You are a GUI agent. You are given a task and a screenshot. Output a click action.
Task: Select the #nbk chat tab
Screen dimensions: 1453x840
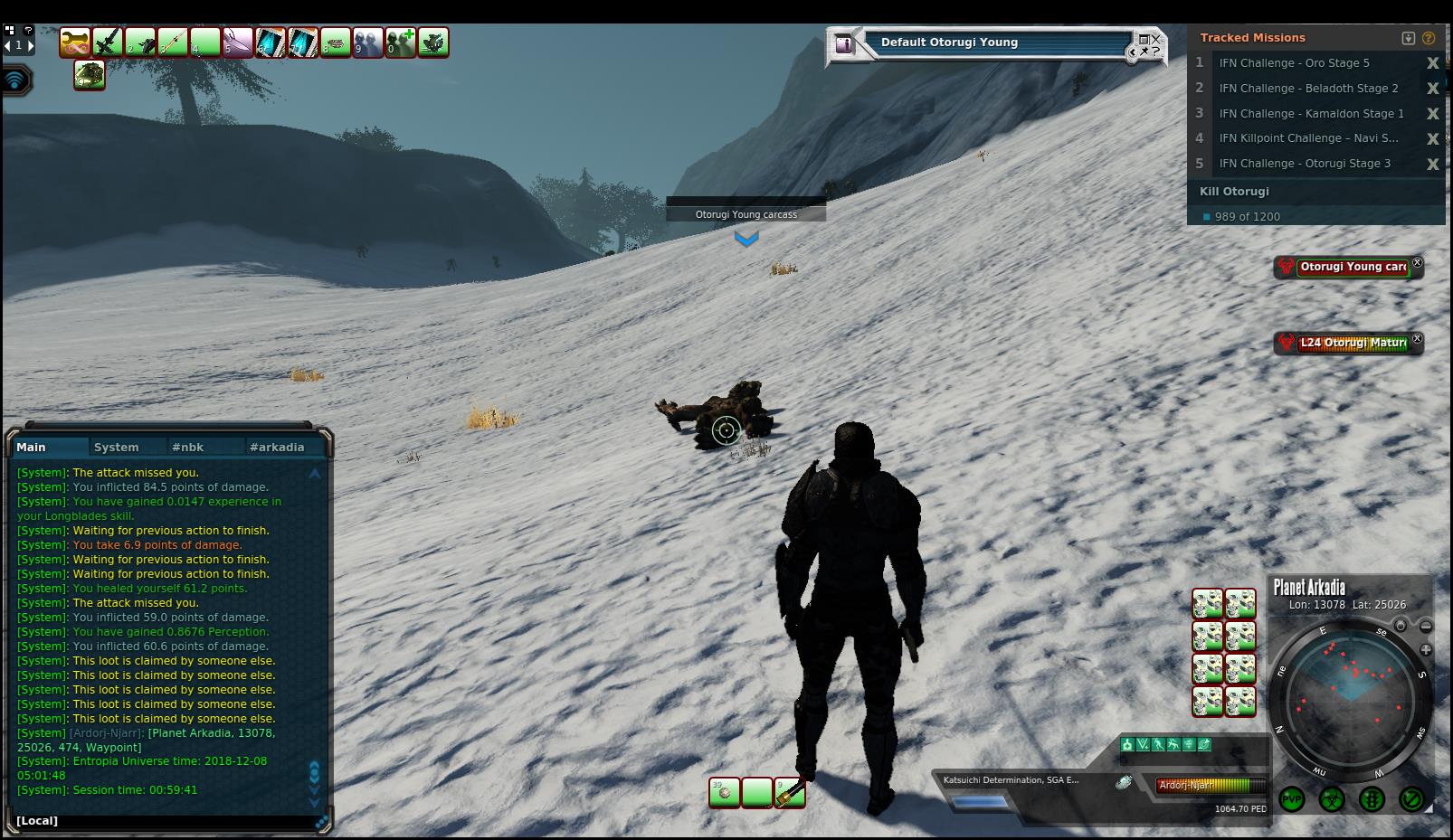[x=188, y=447]
